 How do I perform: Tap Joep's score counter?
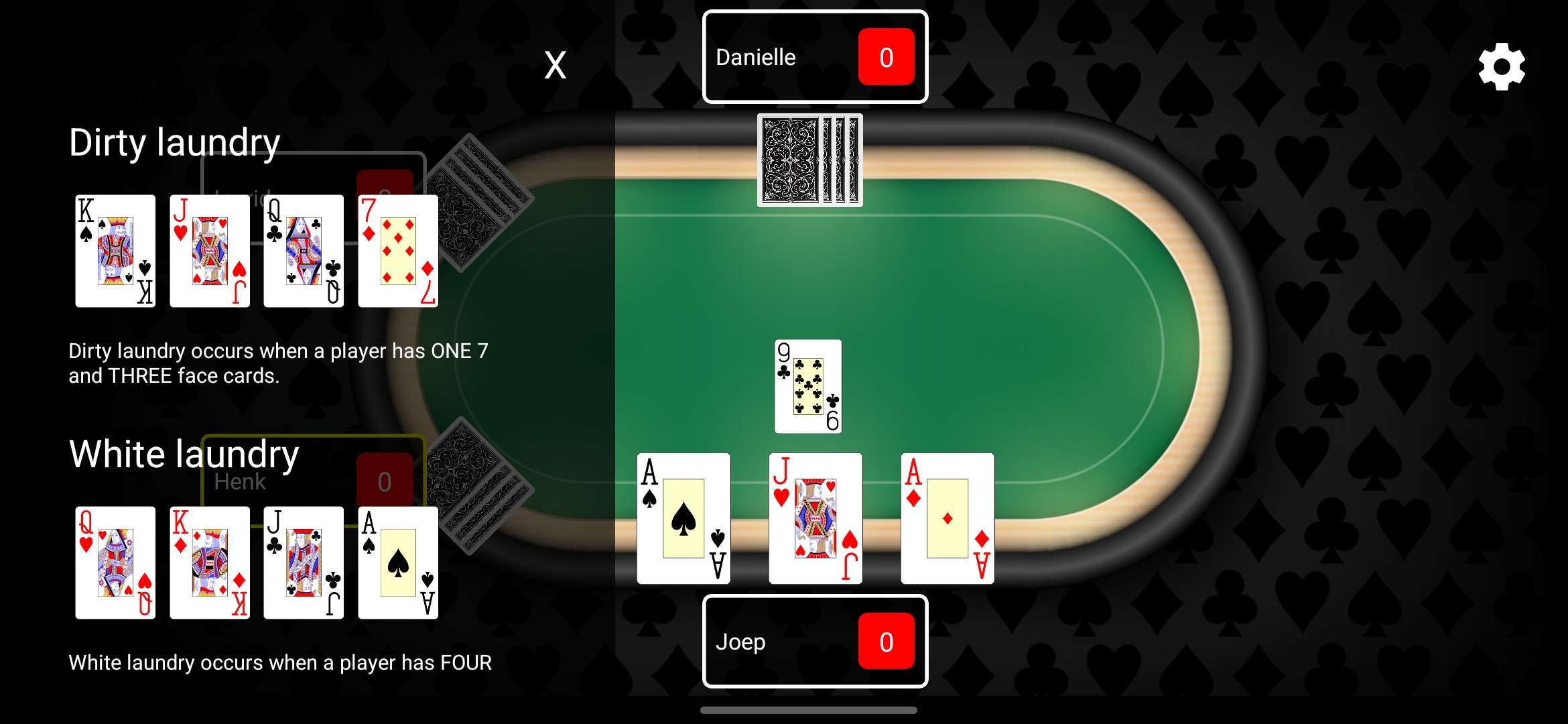(886, 642)
